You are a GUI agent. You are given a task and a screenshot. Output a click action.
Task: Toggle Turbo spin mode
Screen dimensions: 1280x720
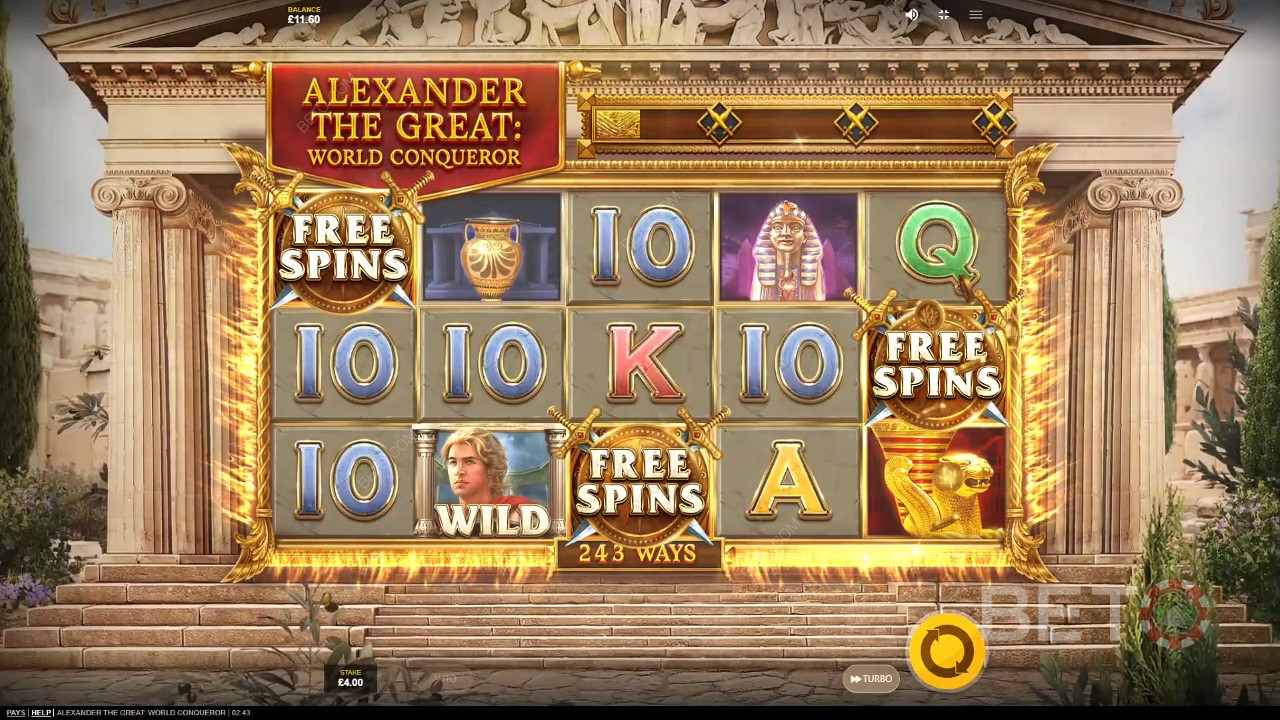(871, 679)
